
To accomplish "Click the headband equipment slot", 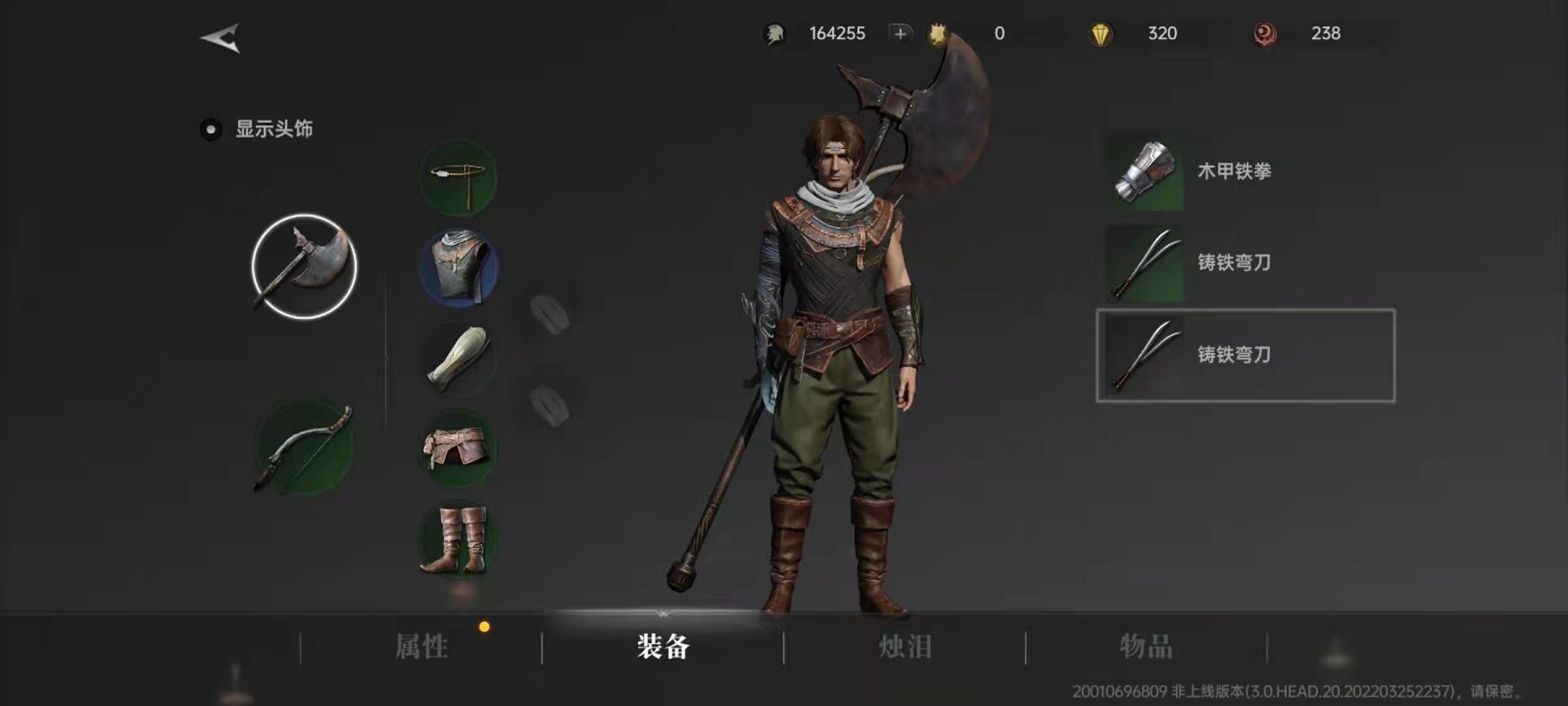I will 458,178.
